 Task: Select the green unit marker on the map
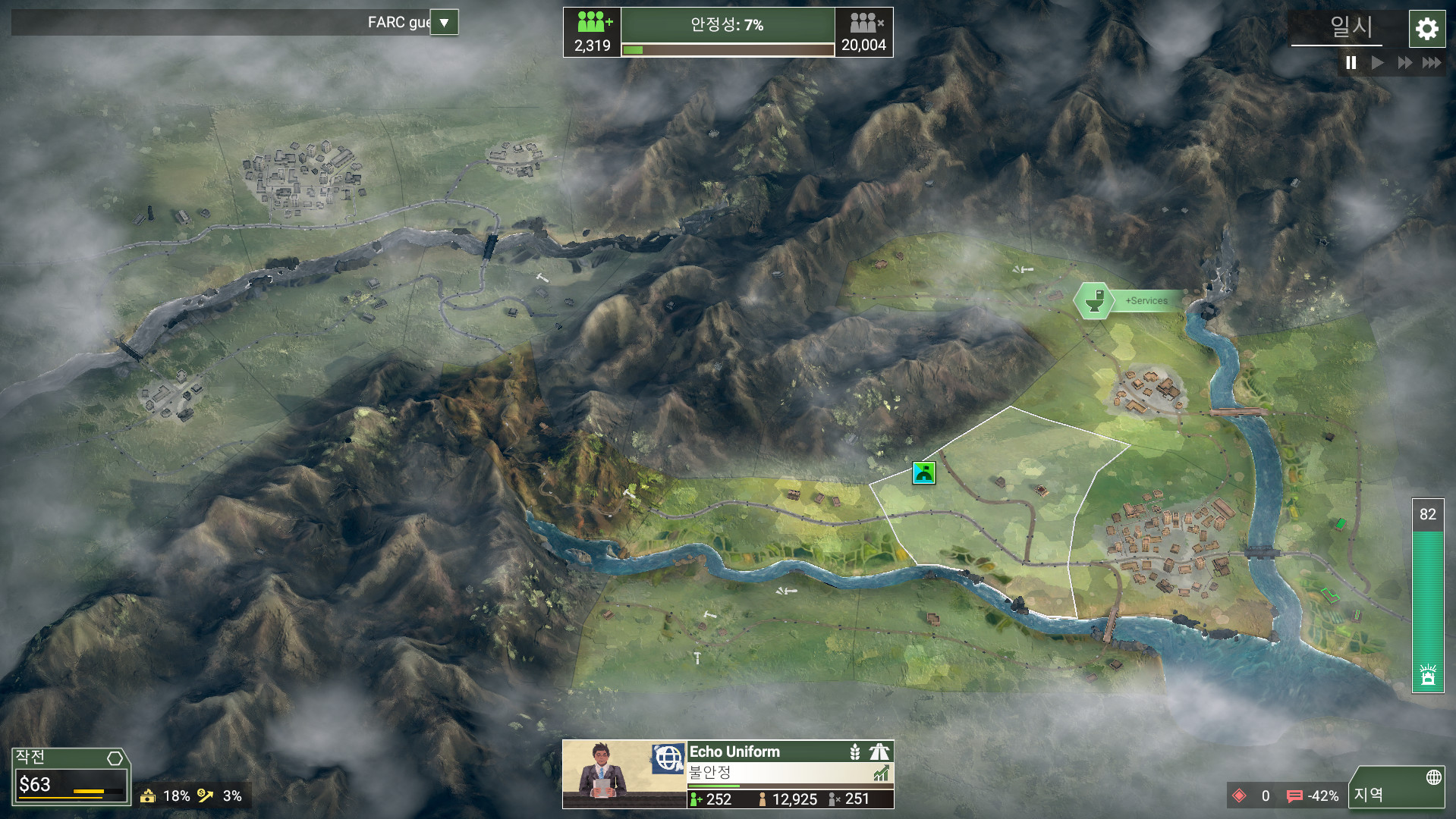[923, 473]
